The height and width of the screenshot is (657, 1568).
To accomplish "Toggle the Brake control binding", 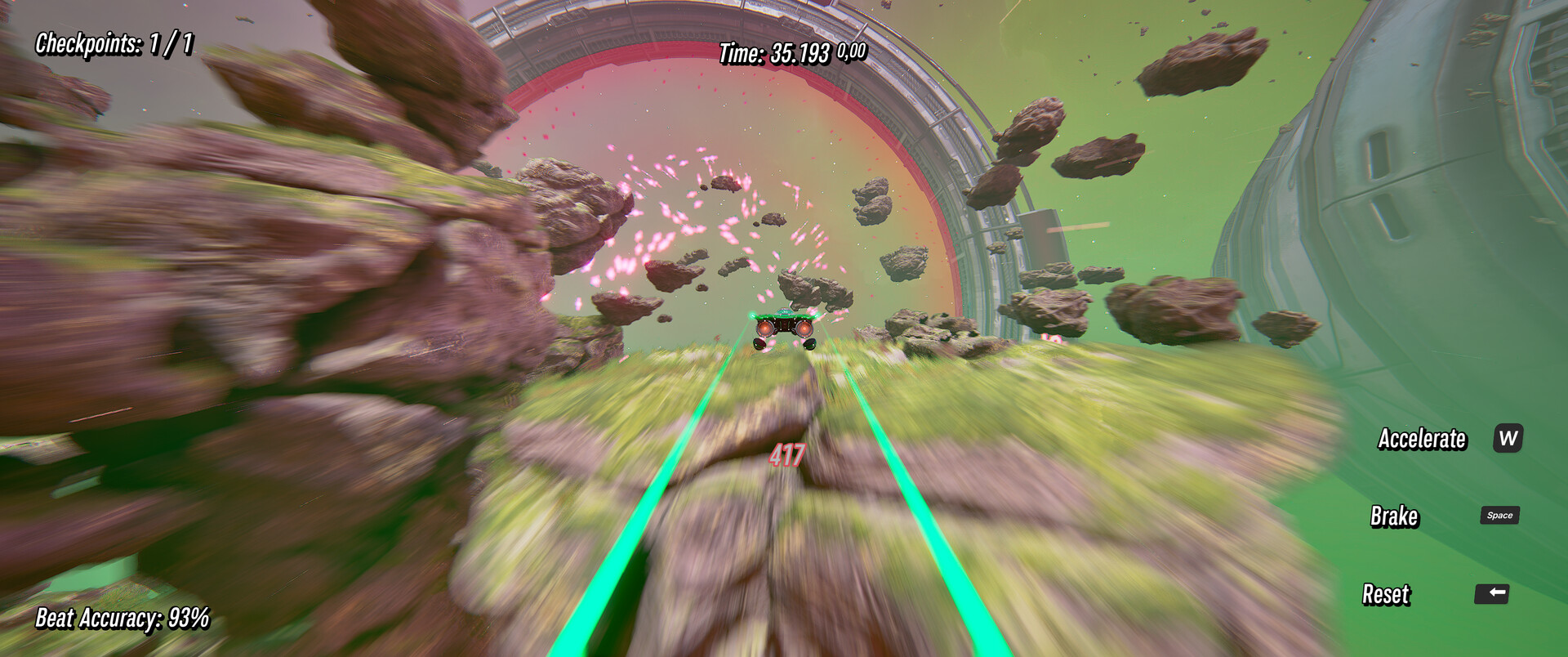I will (1396, 516).
